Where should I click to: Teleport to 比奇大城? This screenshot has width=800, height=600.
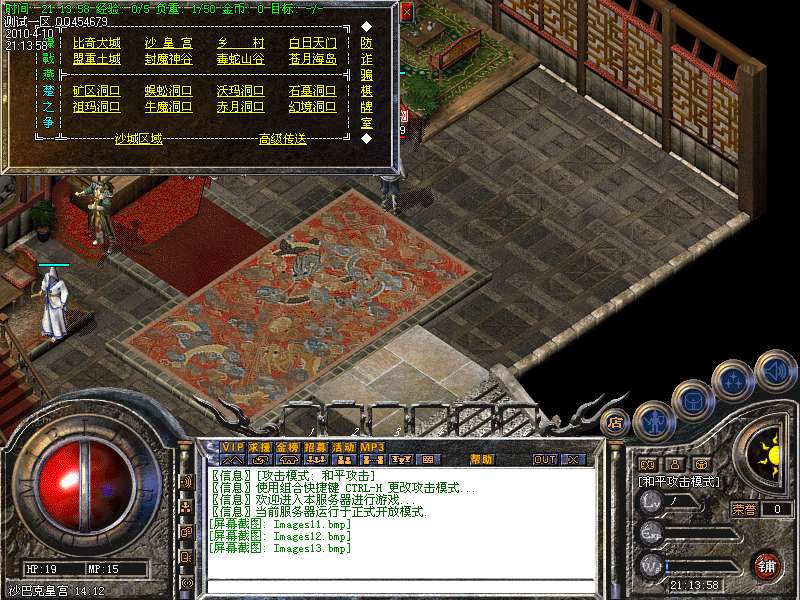tap(96, 43)
